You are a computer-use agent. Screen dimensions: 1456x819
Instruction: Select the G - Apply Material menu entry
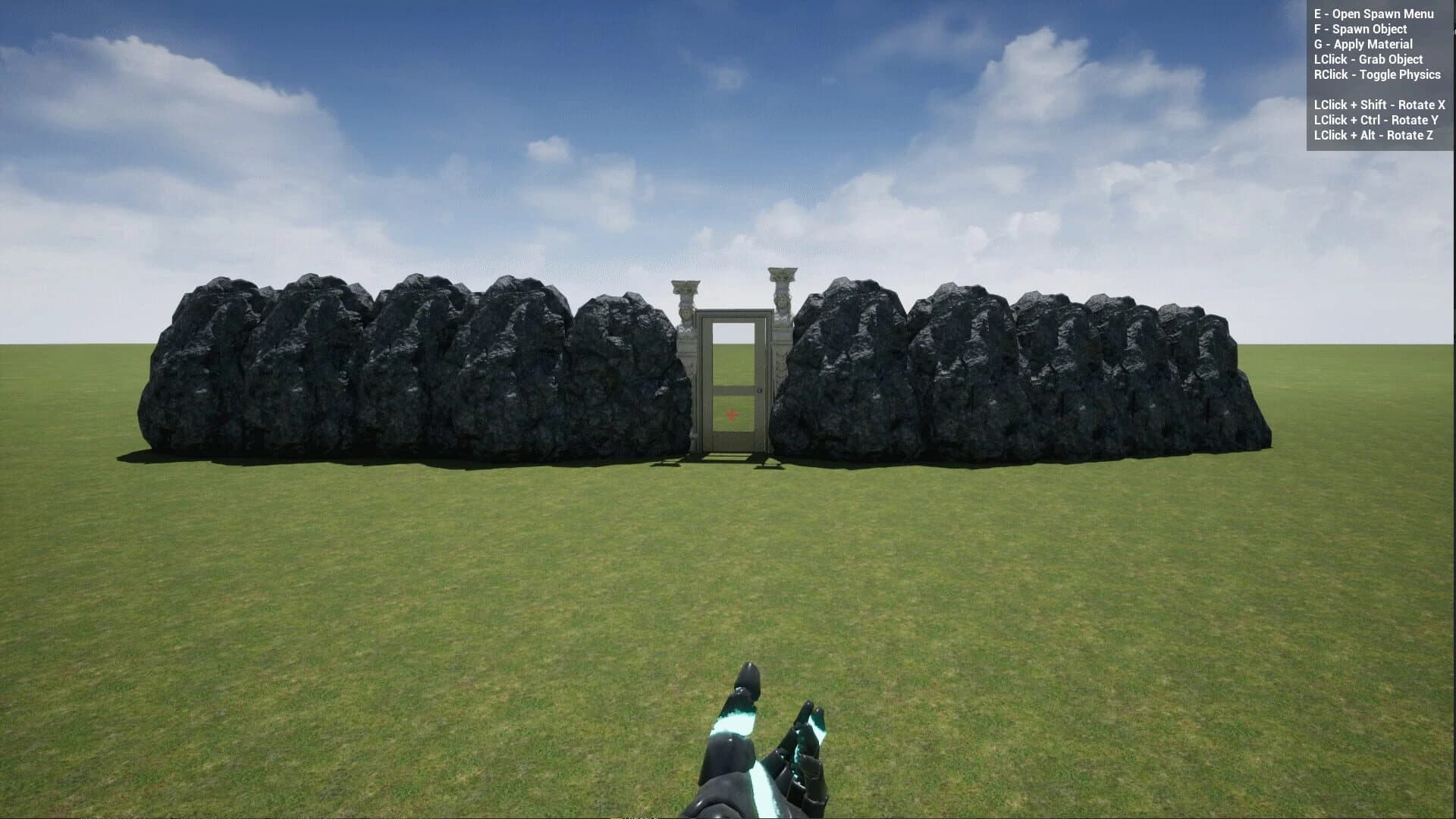click(x=1363, y=44)
